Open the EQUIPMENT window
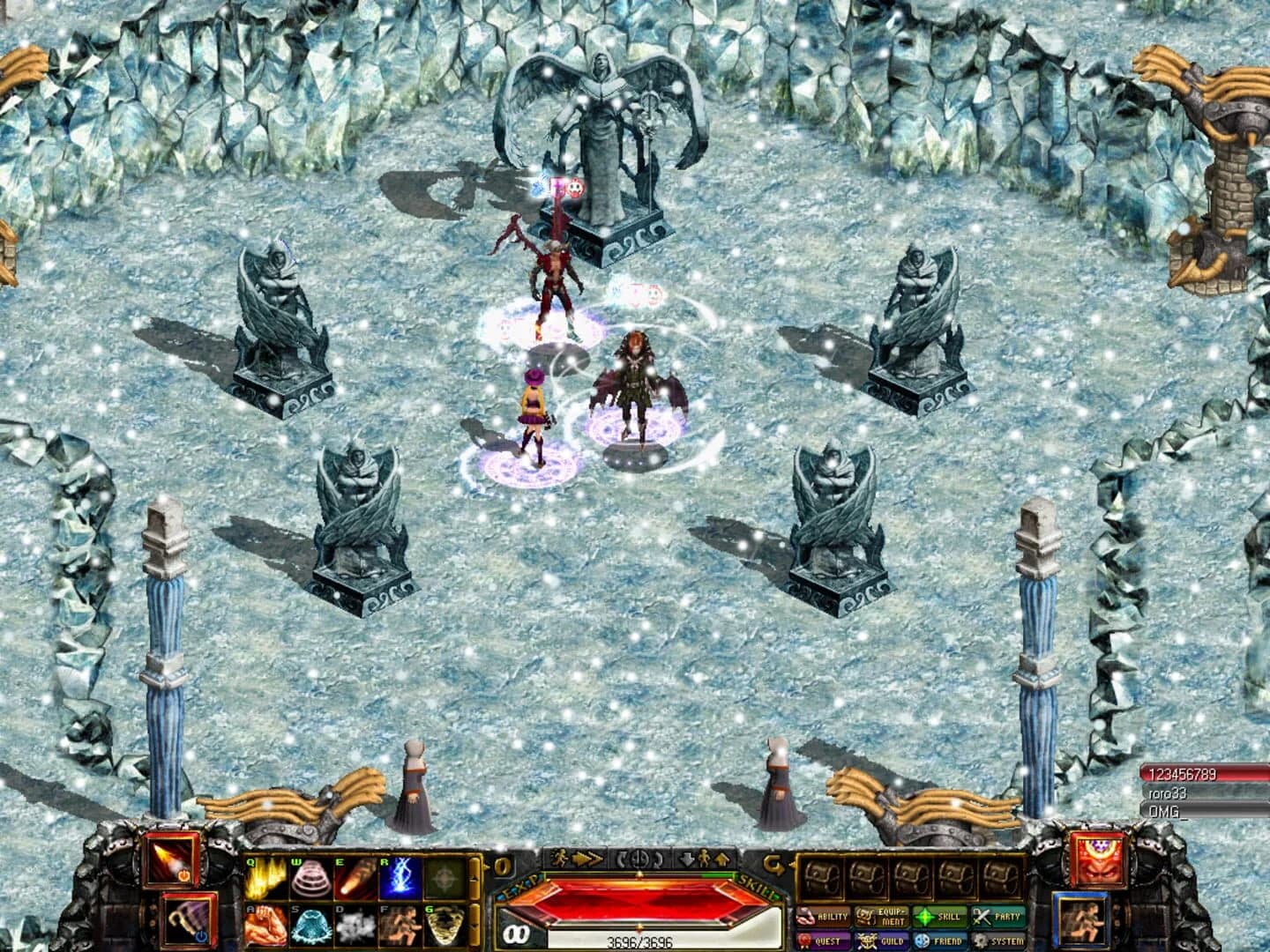 (x=883, y=917)
